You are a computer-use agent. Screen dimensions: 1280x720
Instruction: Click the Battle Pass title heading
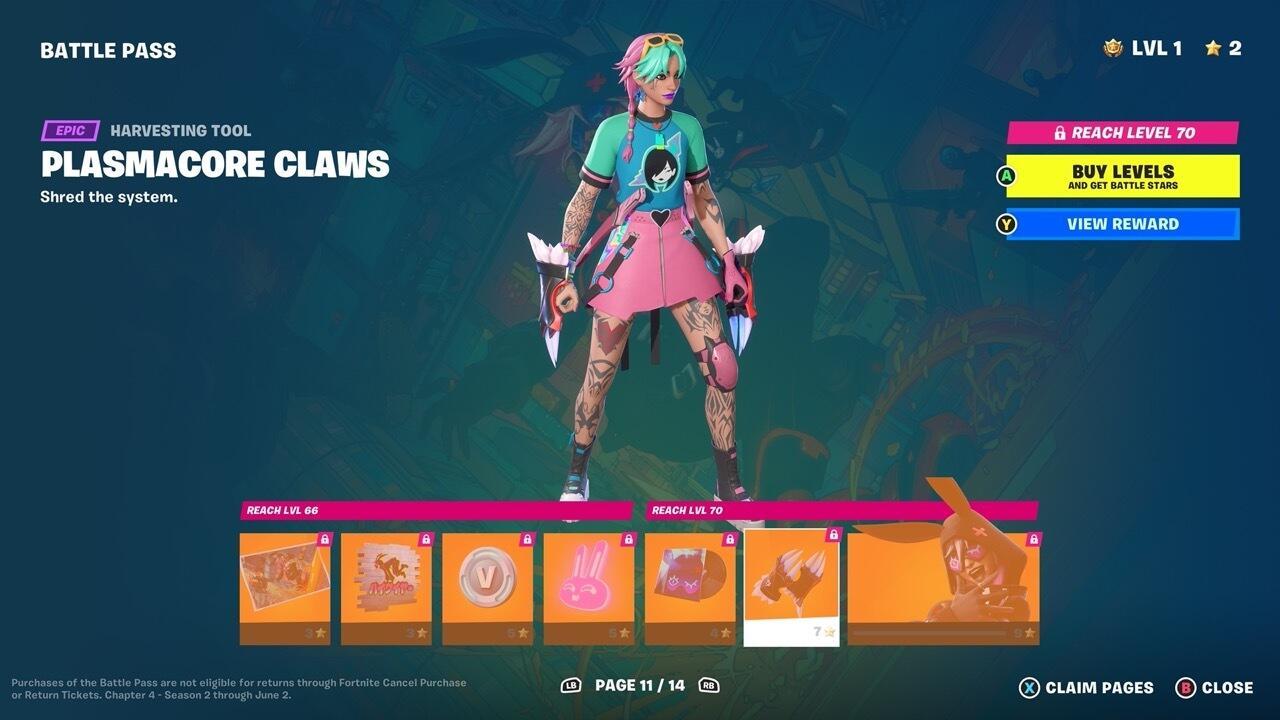(108, 49)
